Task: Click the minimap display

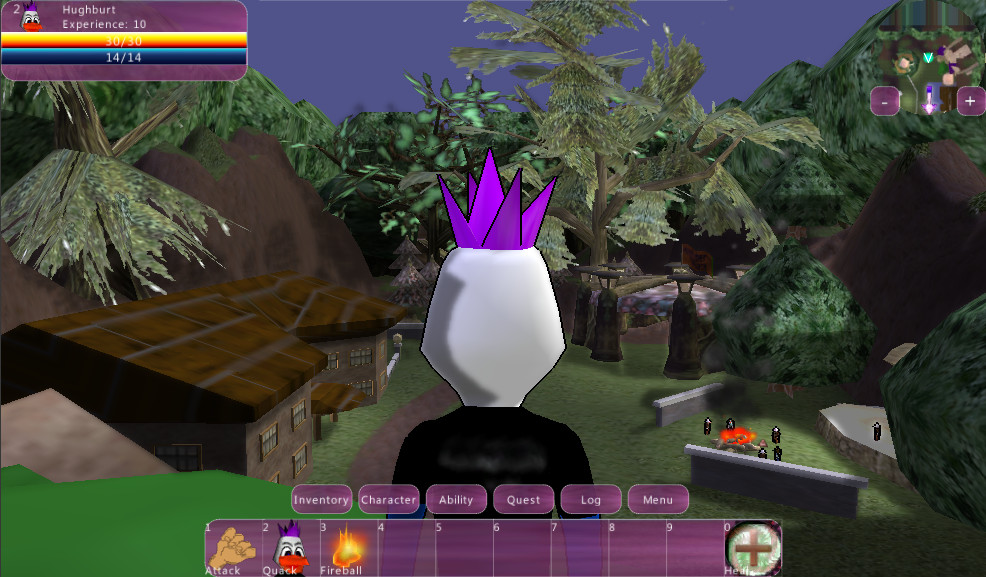Action: point(928,62)
